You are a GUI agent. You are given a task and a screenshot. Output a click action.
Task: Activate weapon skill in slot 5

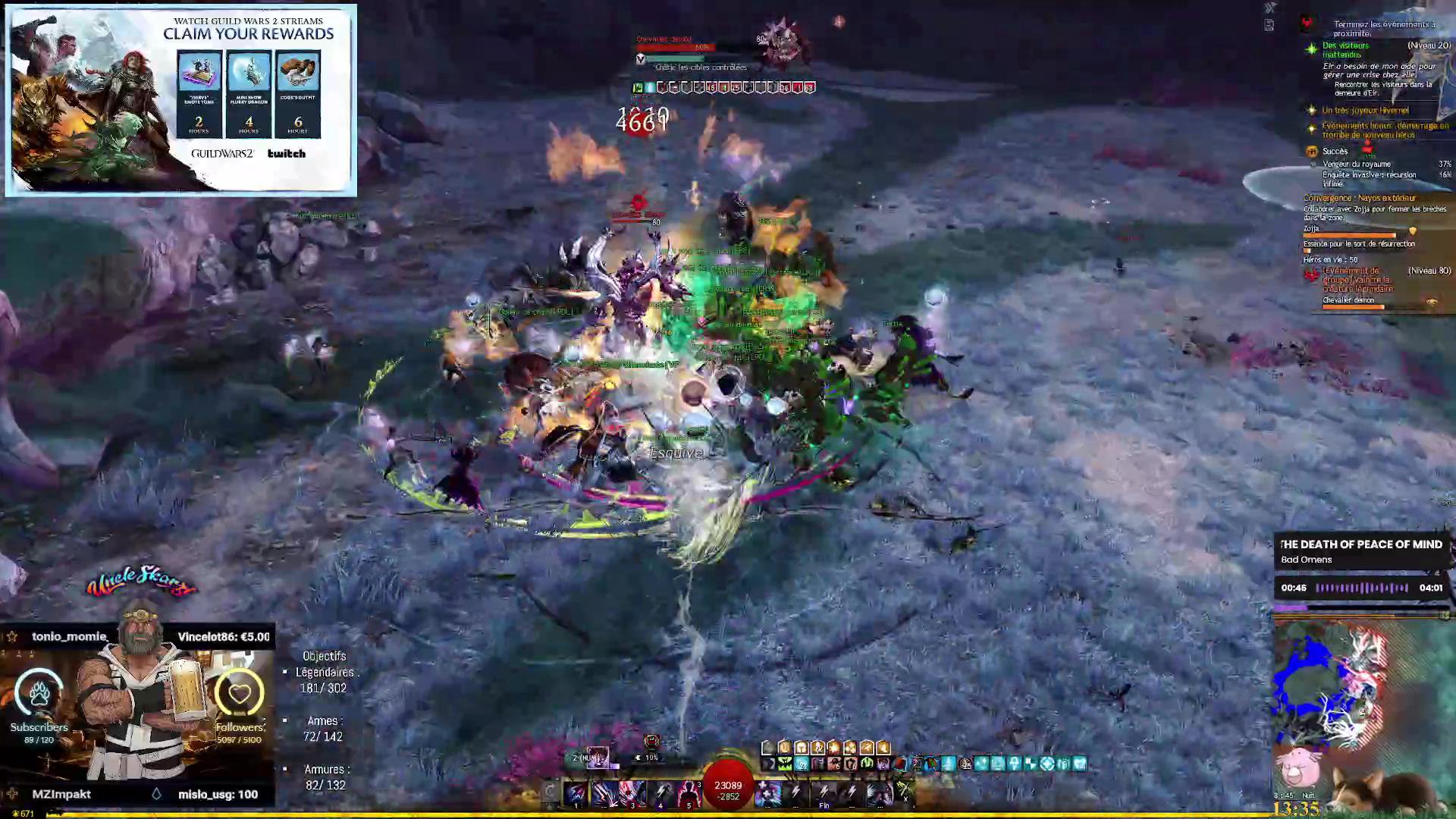click(x=688, y=793)
